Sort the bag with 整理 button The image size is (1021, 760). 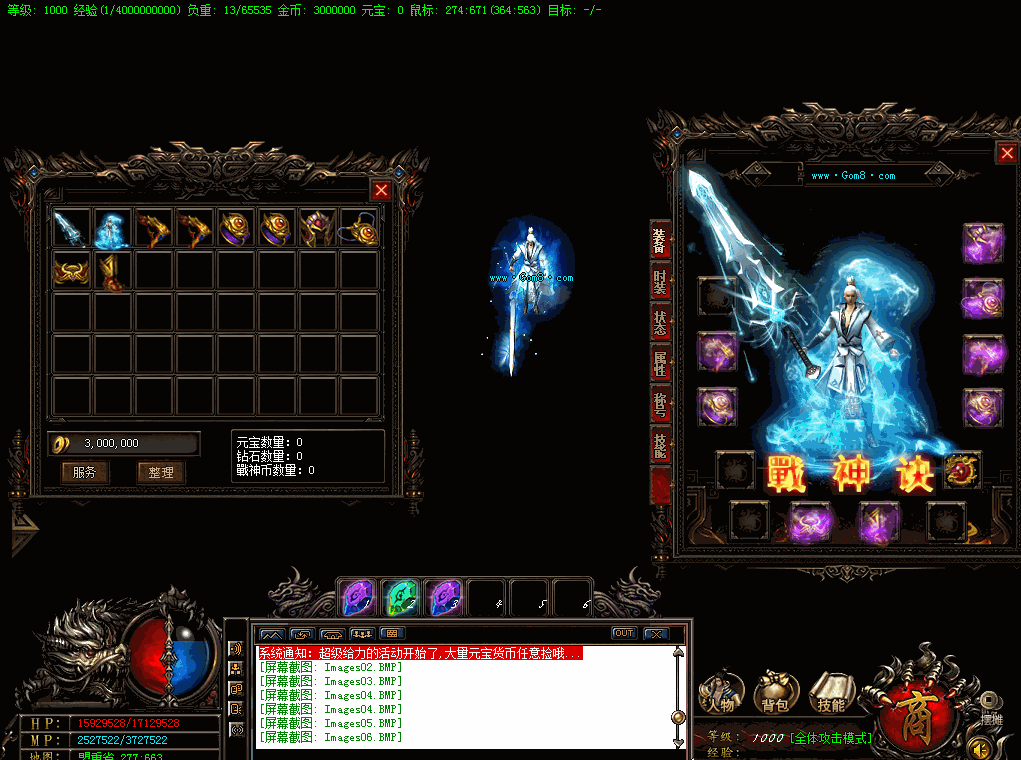[160, 472]
